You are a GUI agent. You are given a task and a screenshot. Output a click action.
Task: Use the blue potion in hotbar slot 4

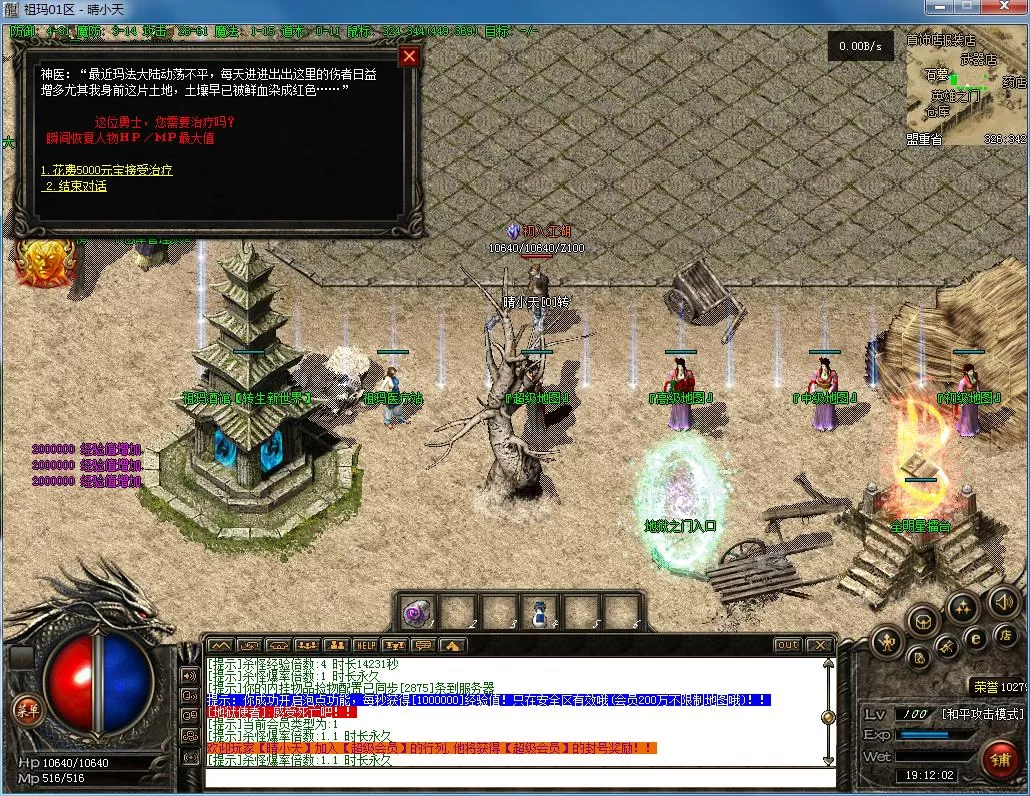click(x=539, y=612)
